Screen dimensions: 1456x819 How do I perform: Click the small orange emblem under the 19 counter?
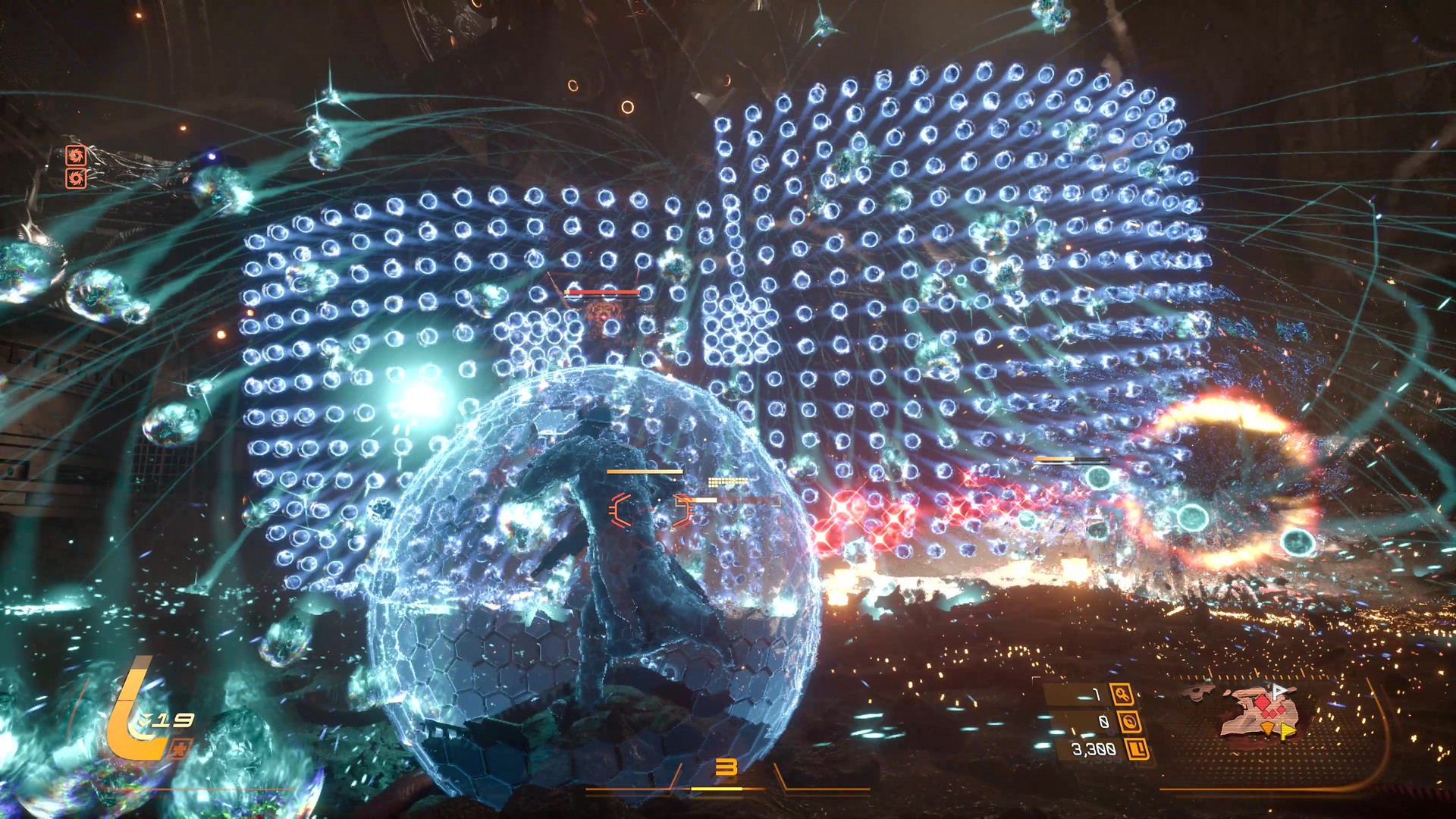180,749
